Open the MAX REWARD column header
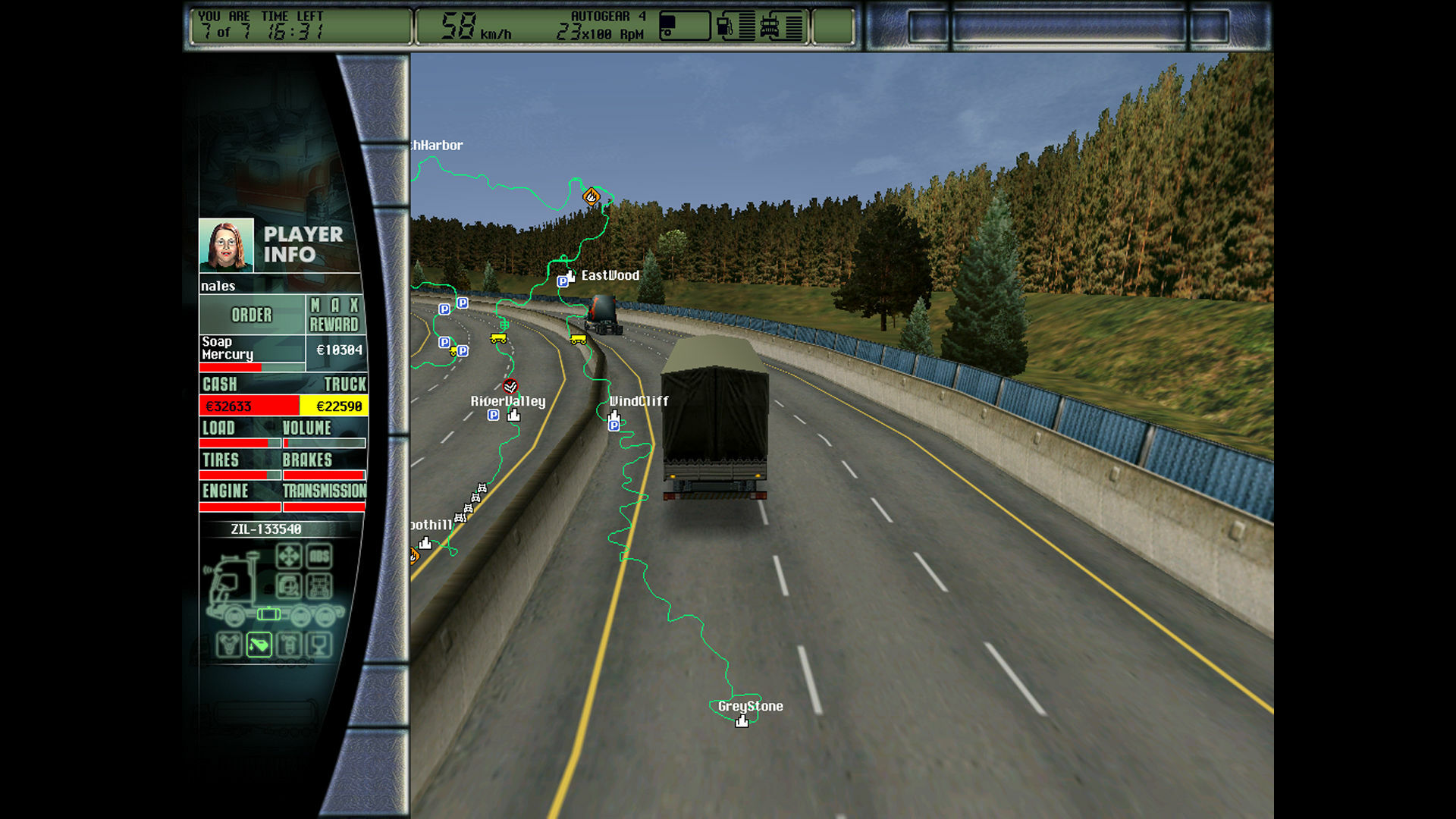Image resolution: width=1456 pixels, height=819 pixels. click(335, 314)
